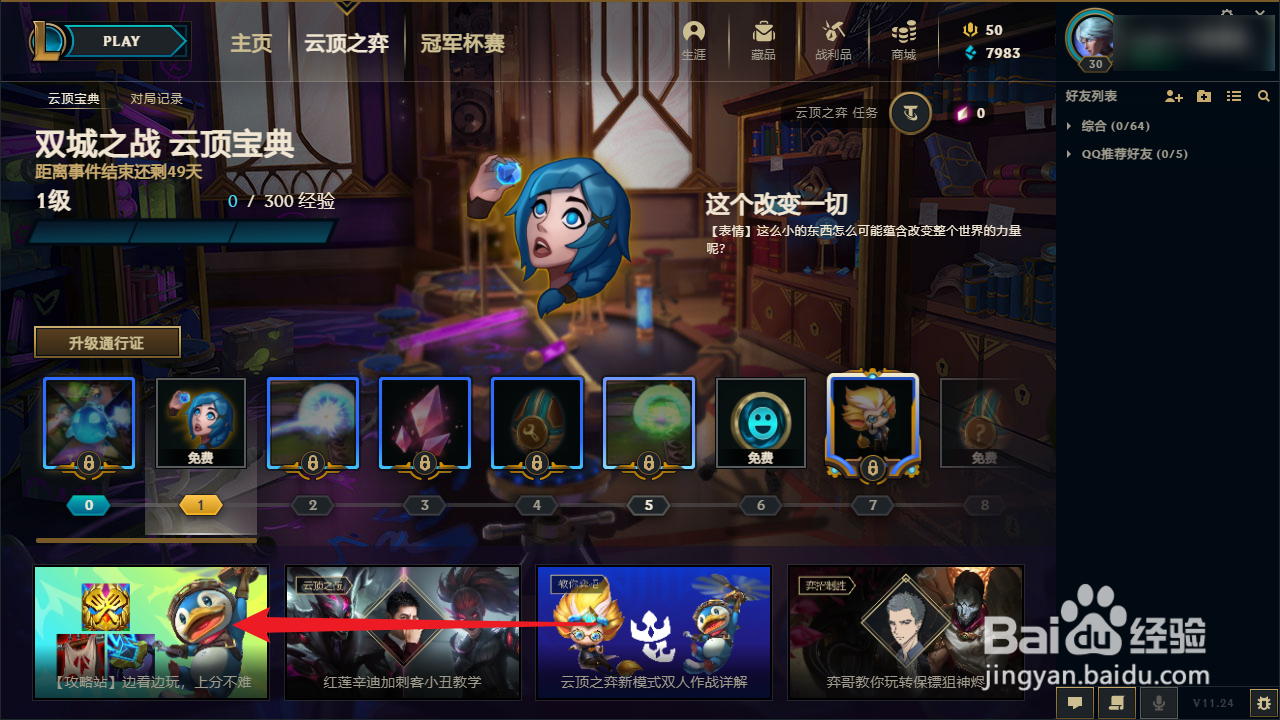Click the add friend icon
Viewport: 1280px width, 720px height.
(x=1173, y=96)
